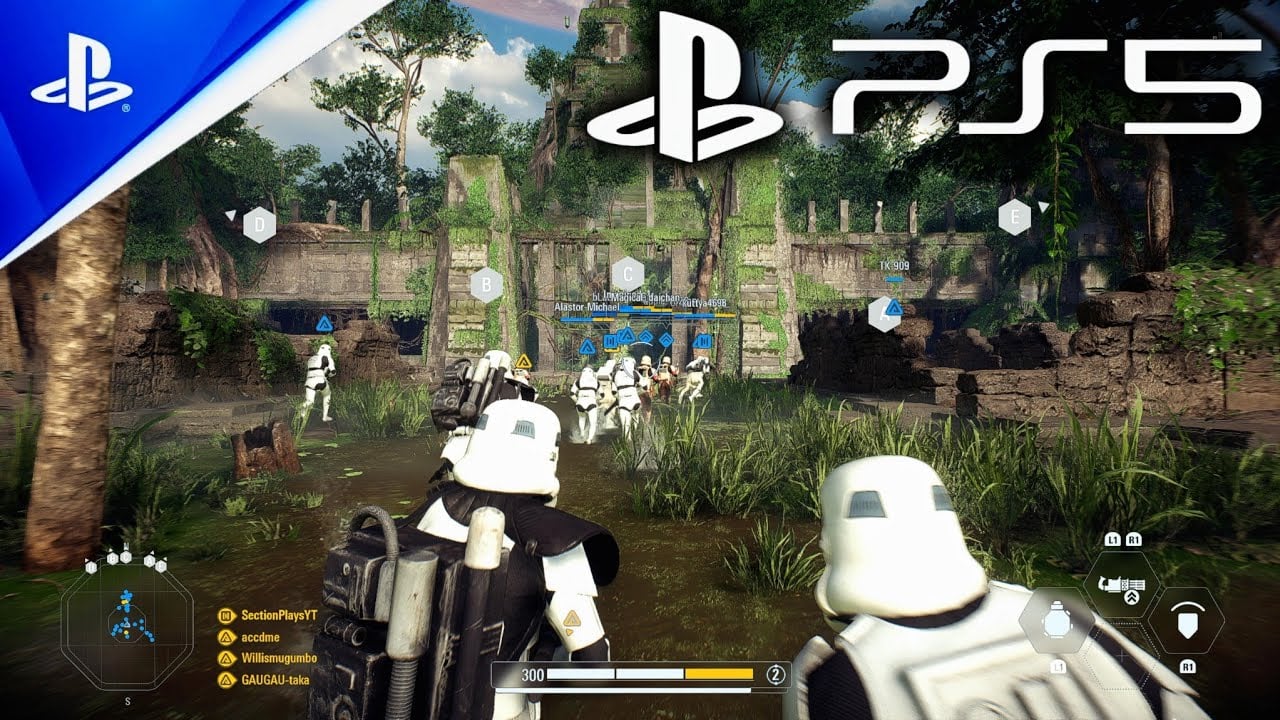Viewport: 1280px width, 720px height.
Task: Click objective marker D on the left
Action: pos(262,225)
